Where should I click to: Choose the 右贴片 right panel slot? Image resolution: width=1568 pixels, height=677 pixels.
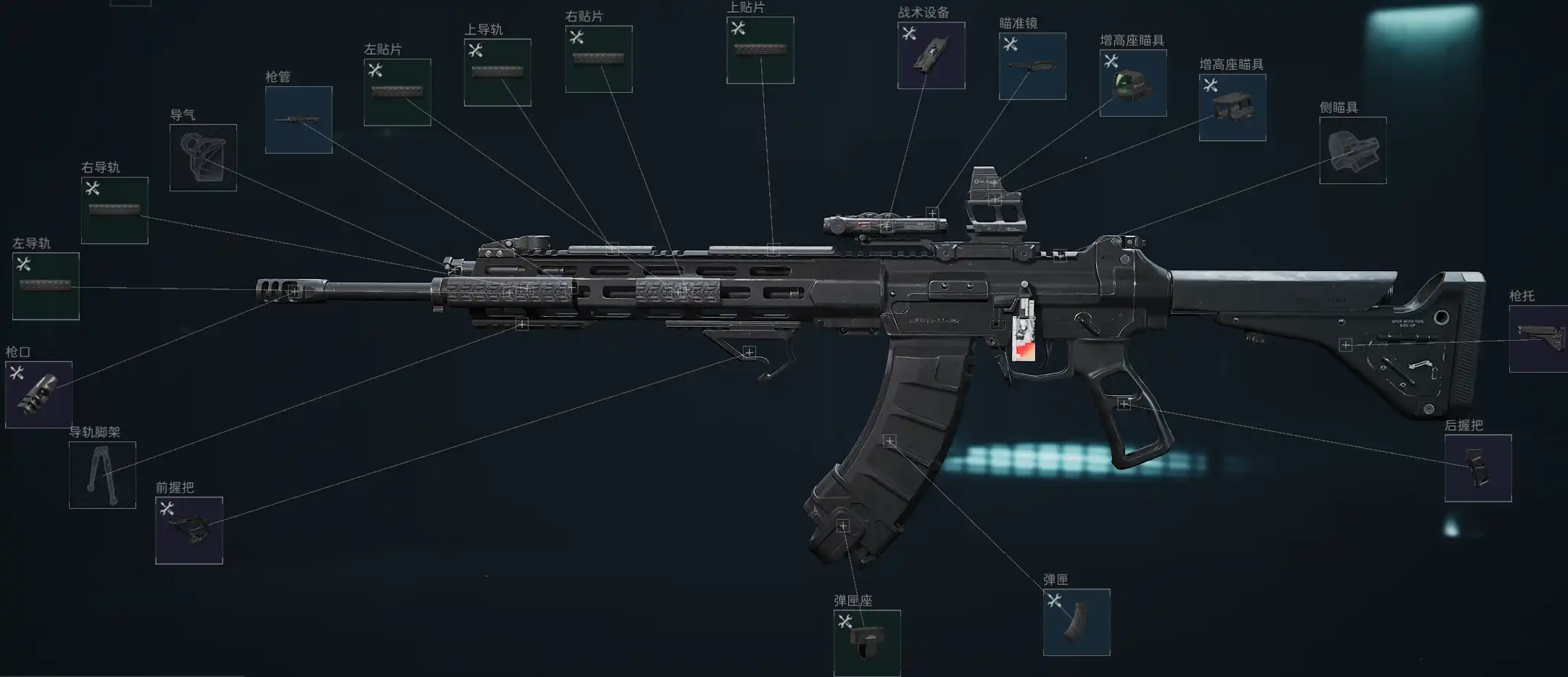(599, 59)
